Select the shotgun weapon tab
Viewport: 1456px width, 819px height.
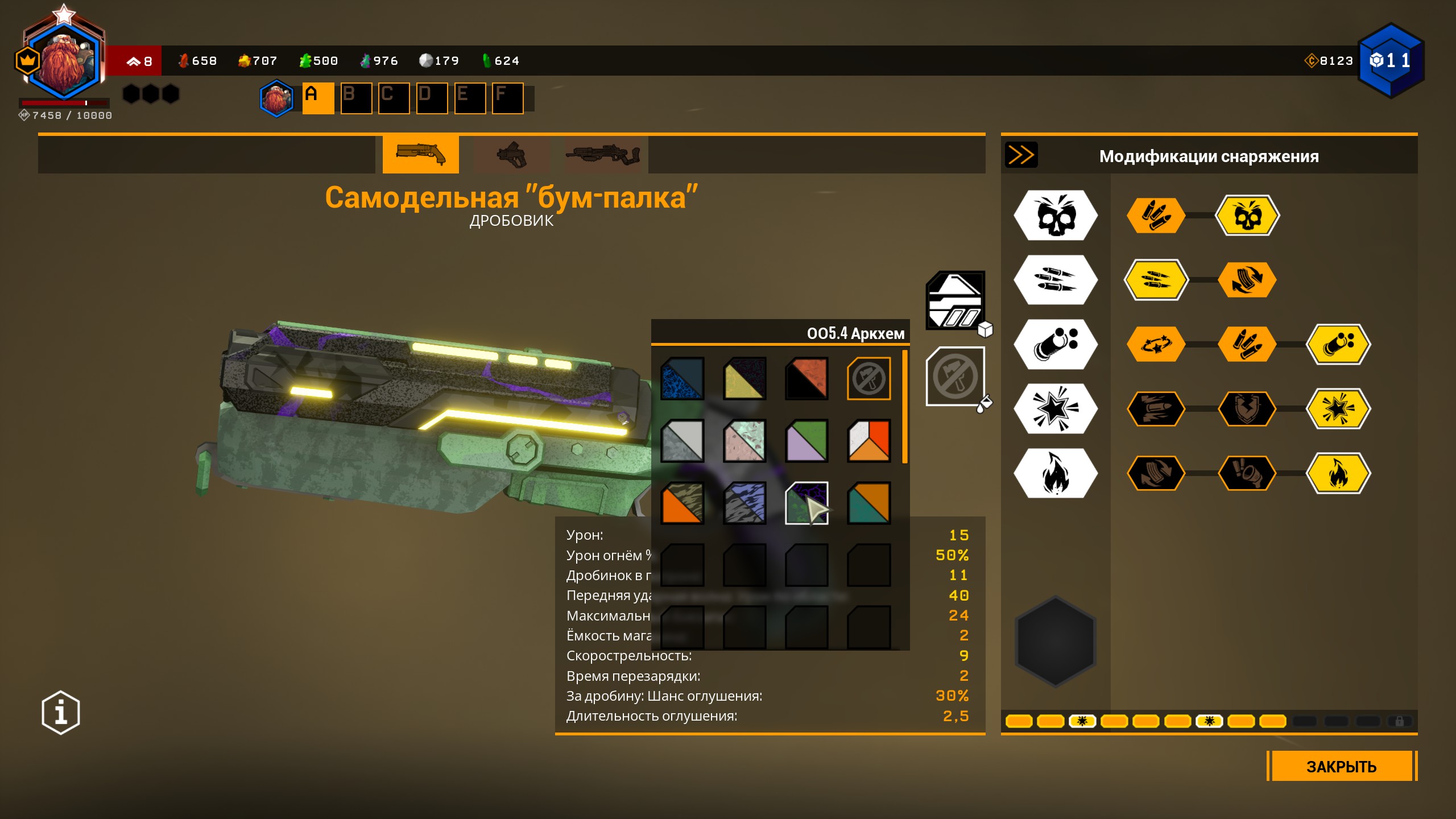[420, 155]
